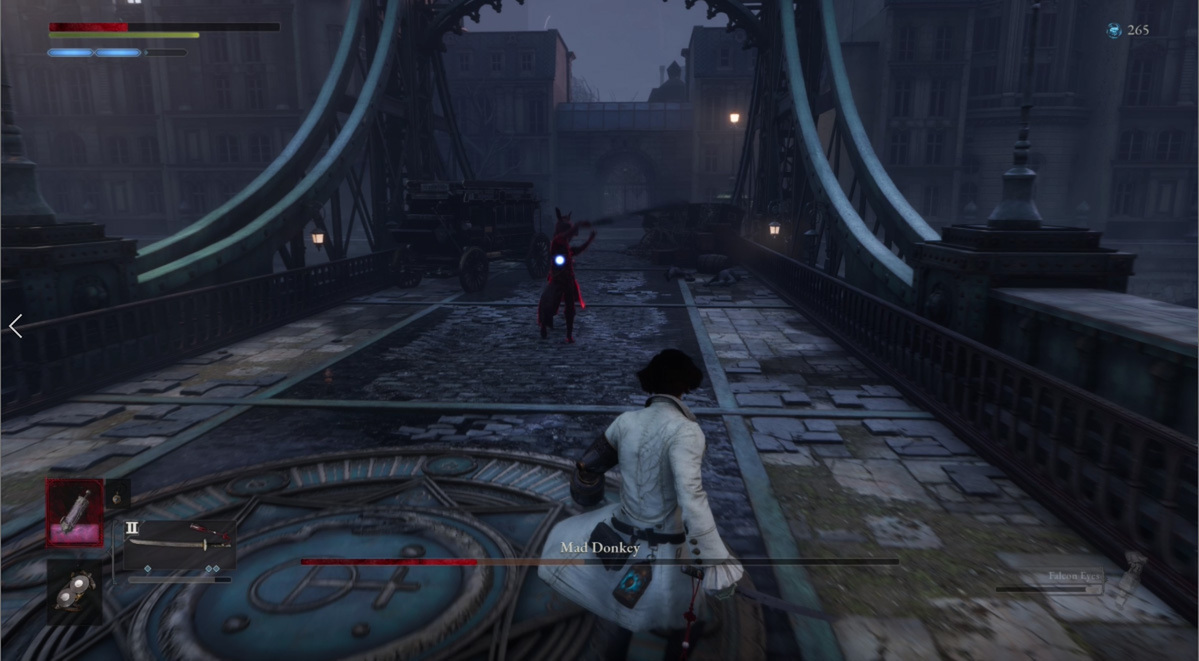Click the Ergo counter icon
The height and width of the screenshot is (661, 1199).
click(x=1113, y=31)
